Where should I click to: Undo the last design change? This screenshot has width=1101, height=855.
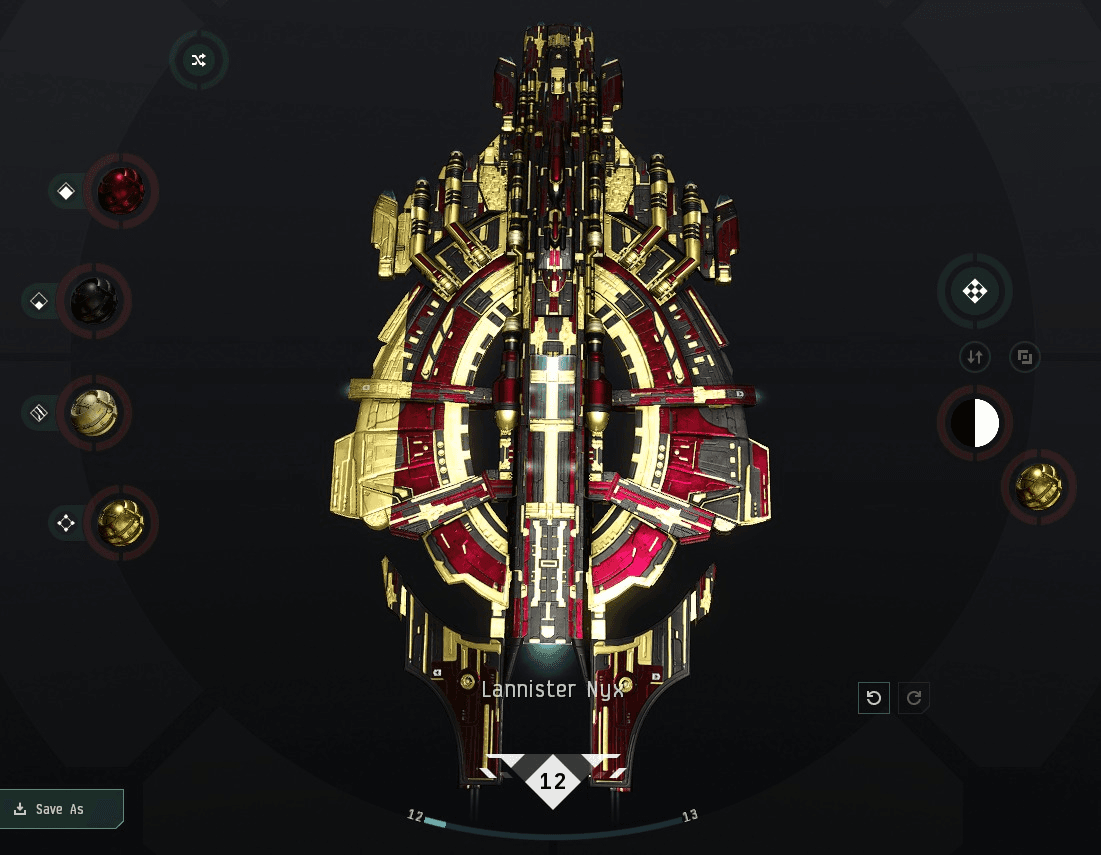(x=874, y=698)
